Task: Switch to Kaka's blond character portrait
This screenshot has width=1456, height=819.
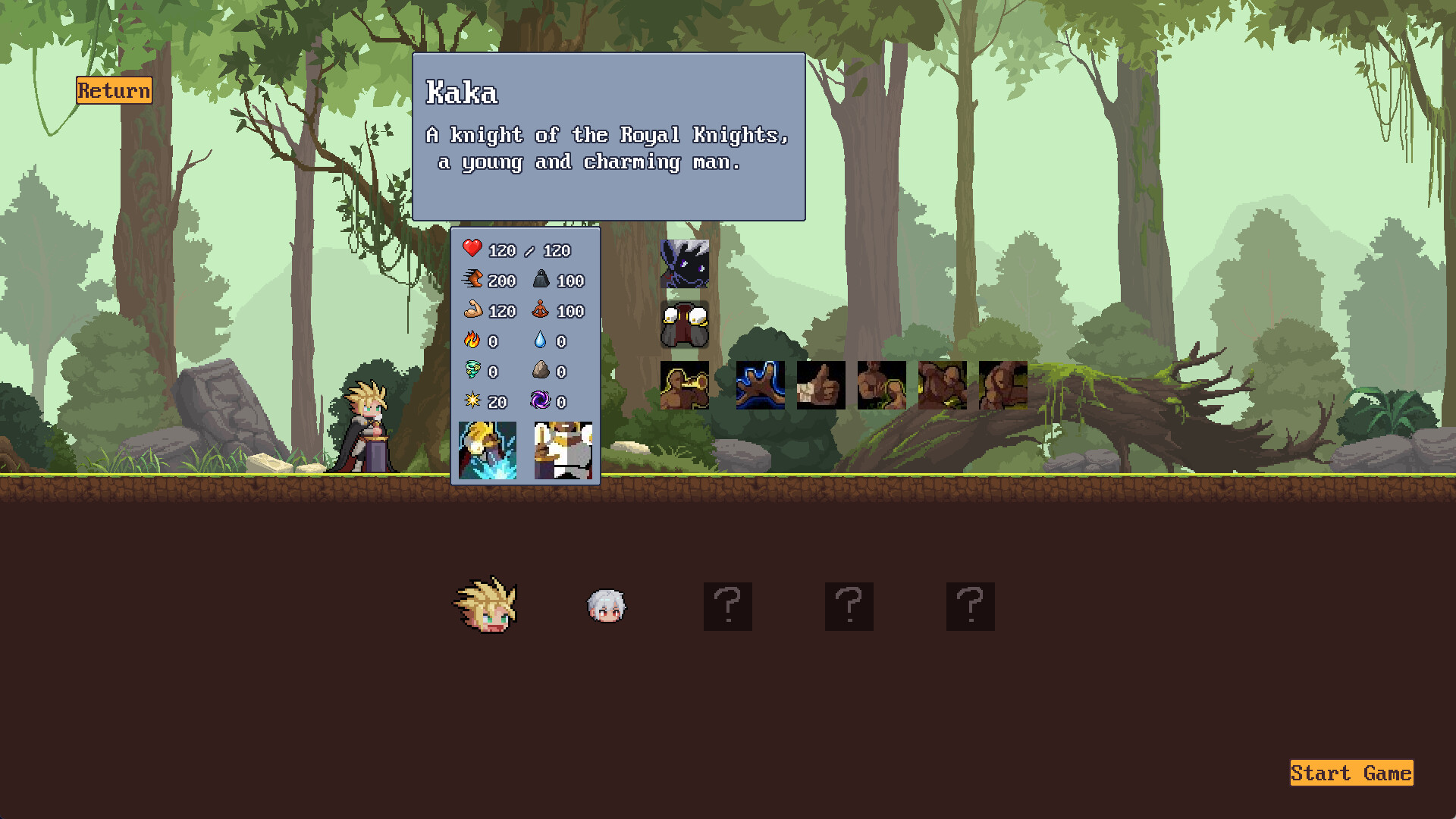Action: tap(485, 607)
